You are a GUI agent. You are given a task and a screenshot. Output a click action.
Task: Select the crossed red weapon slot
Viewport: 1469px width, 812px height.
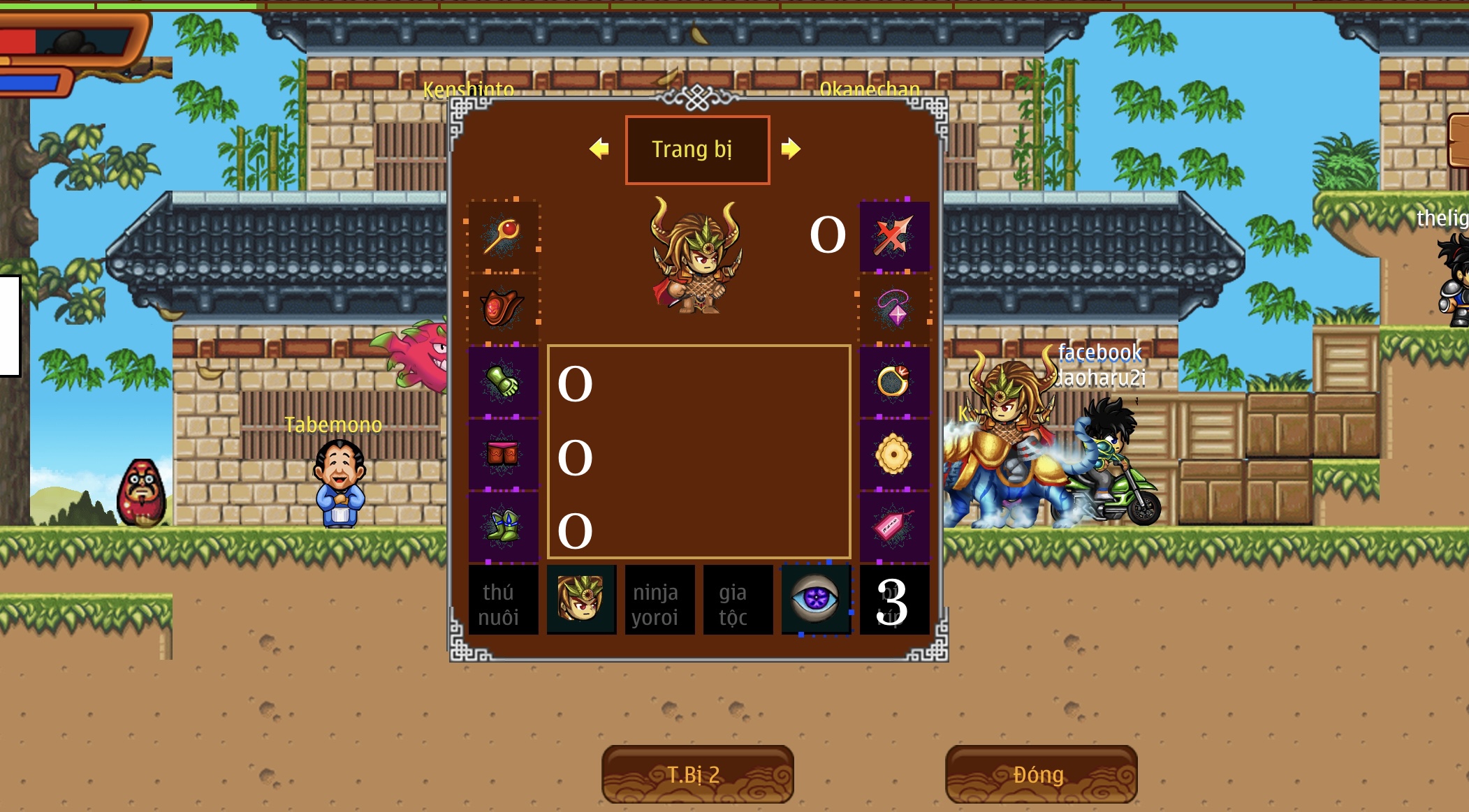pos(894,236)
